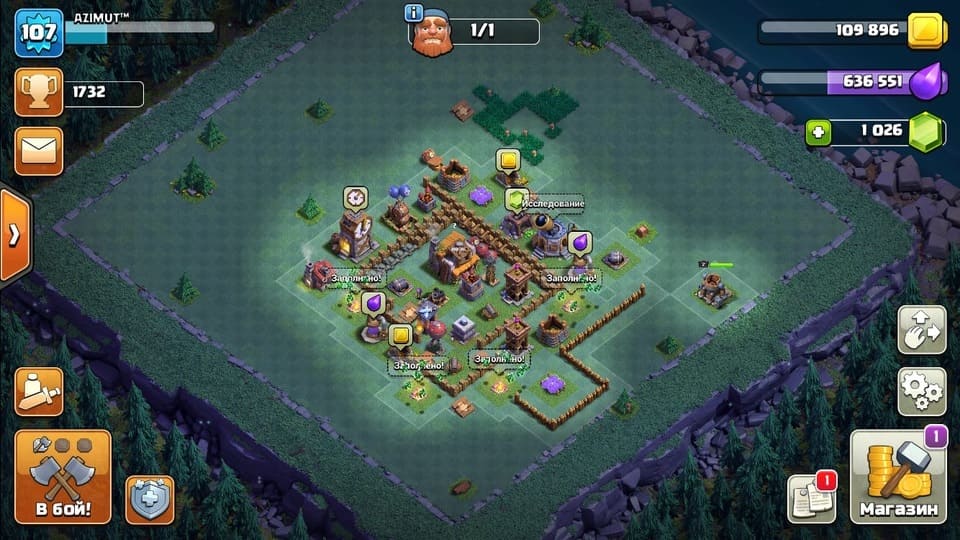
Task: Expand the orange side arrow panel
Action: (x=14, y=236)
